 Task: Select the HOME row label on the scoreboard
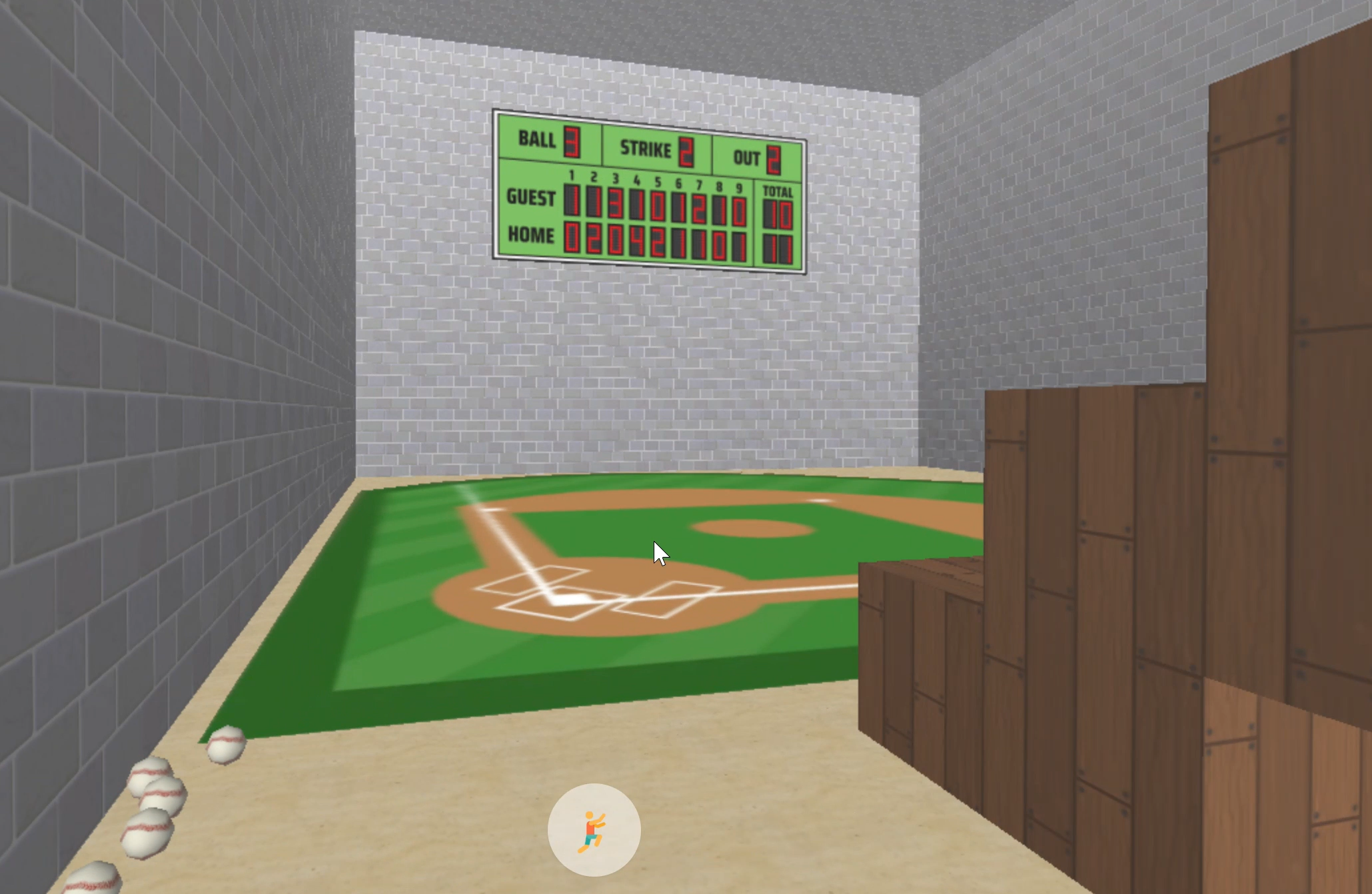click(x=530, y=235)
